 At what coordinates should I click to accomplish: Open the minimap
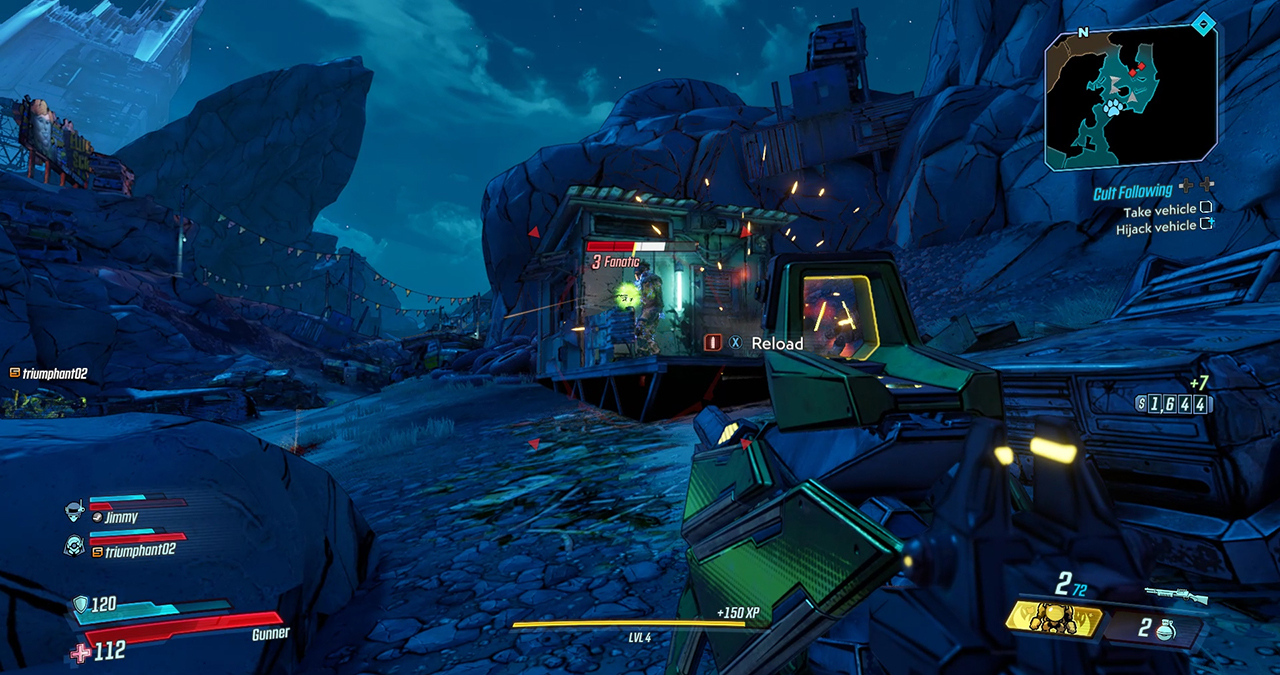(x=1131, y=96)
